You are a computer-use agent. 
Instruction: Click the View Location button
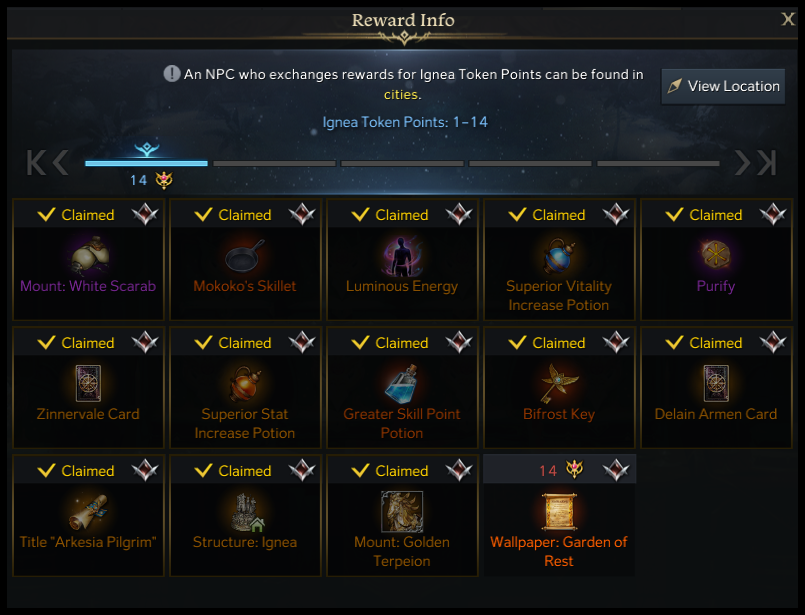pos(723,86)
